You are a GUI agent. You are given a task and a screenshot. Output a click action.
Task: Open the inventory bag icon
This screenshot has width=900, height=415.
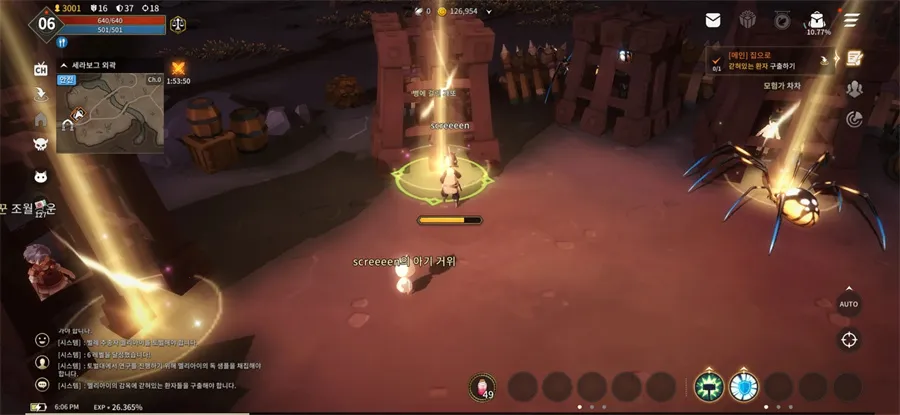817,19
